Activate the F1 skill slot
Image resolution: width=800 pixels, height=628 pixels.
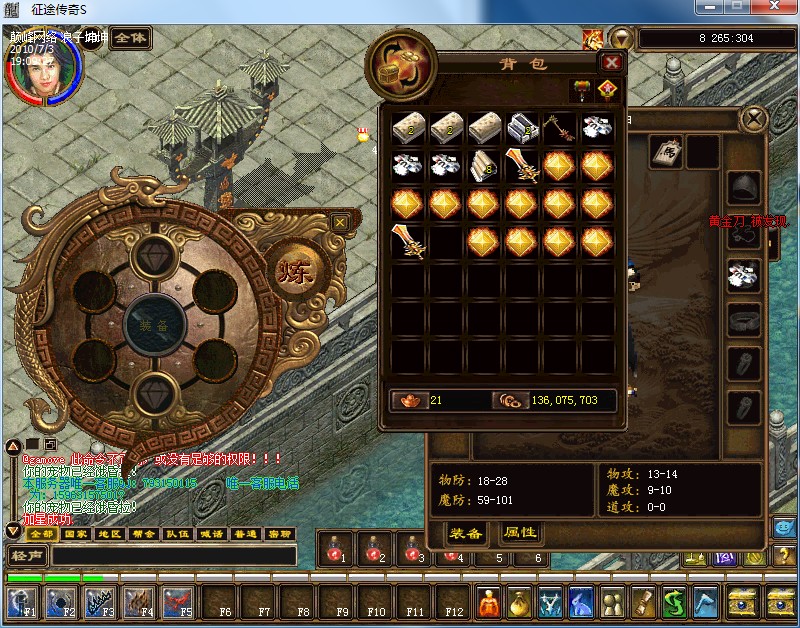pyautogui.click(x=22, y=601)
